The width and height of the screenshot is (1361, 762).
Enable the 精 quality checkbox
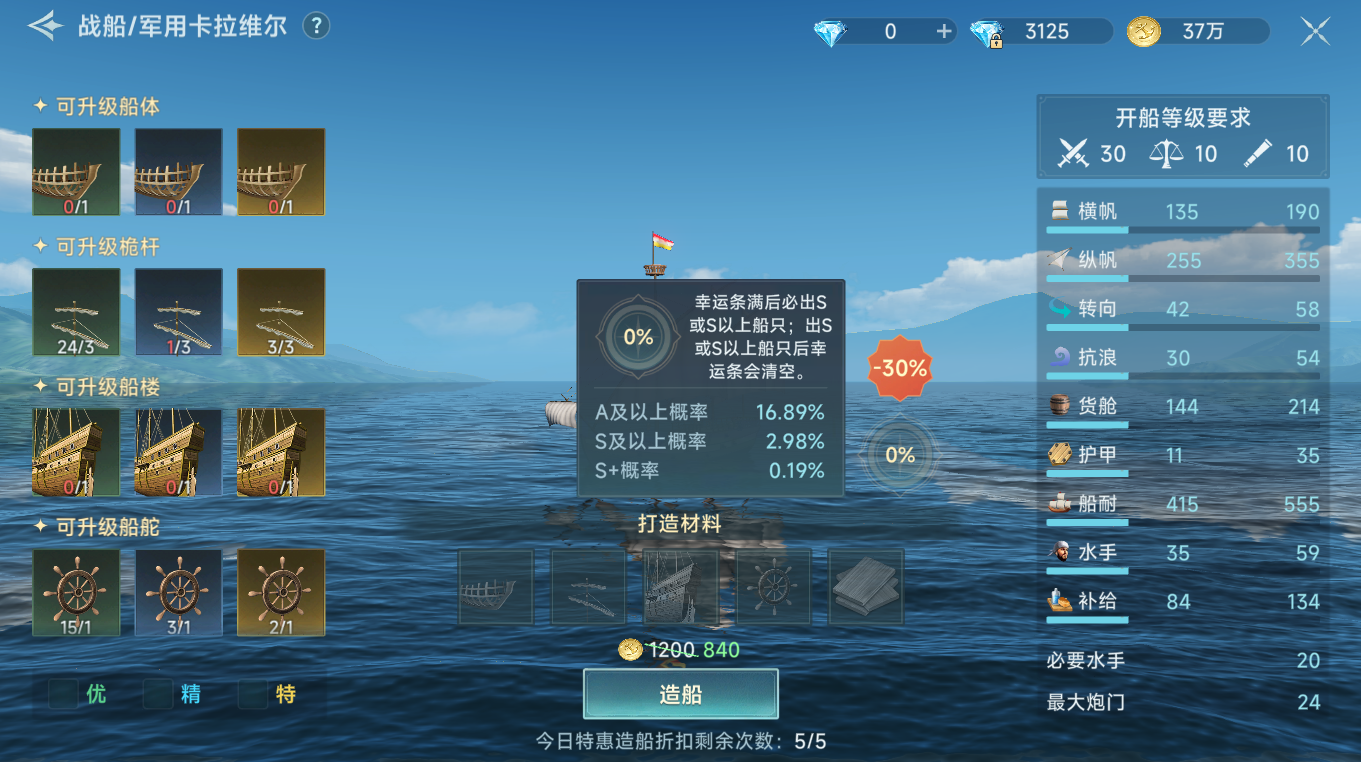[158, 692]
